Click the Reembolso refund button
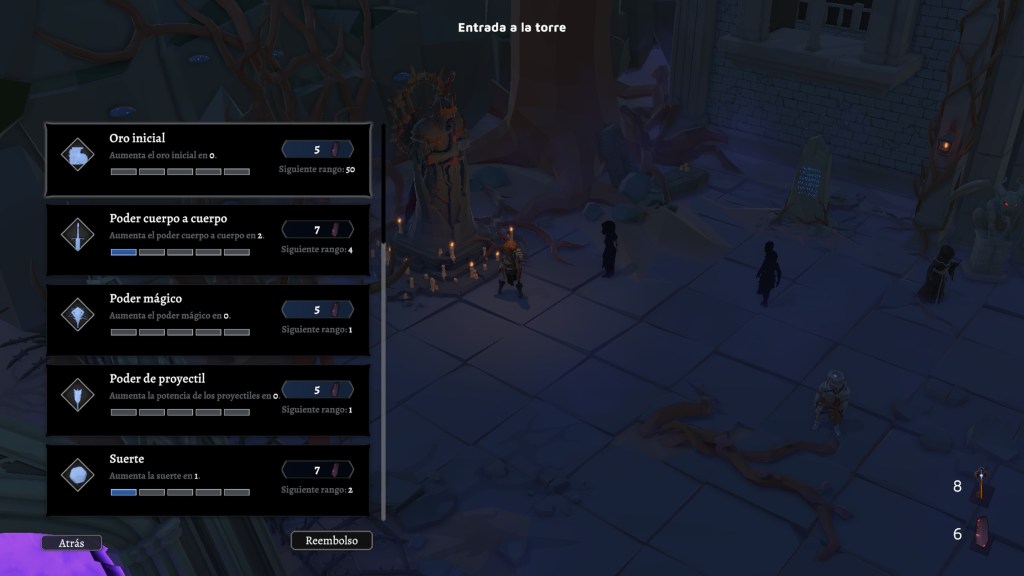Viewport: 1024px width, 576px height. [x=331, y=541]
